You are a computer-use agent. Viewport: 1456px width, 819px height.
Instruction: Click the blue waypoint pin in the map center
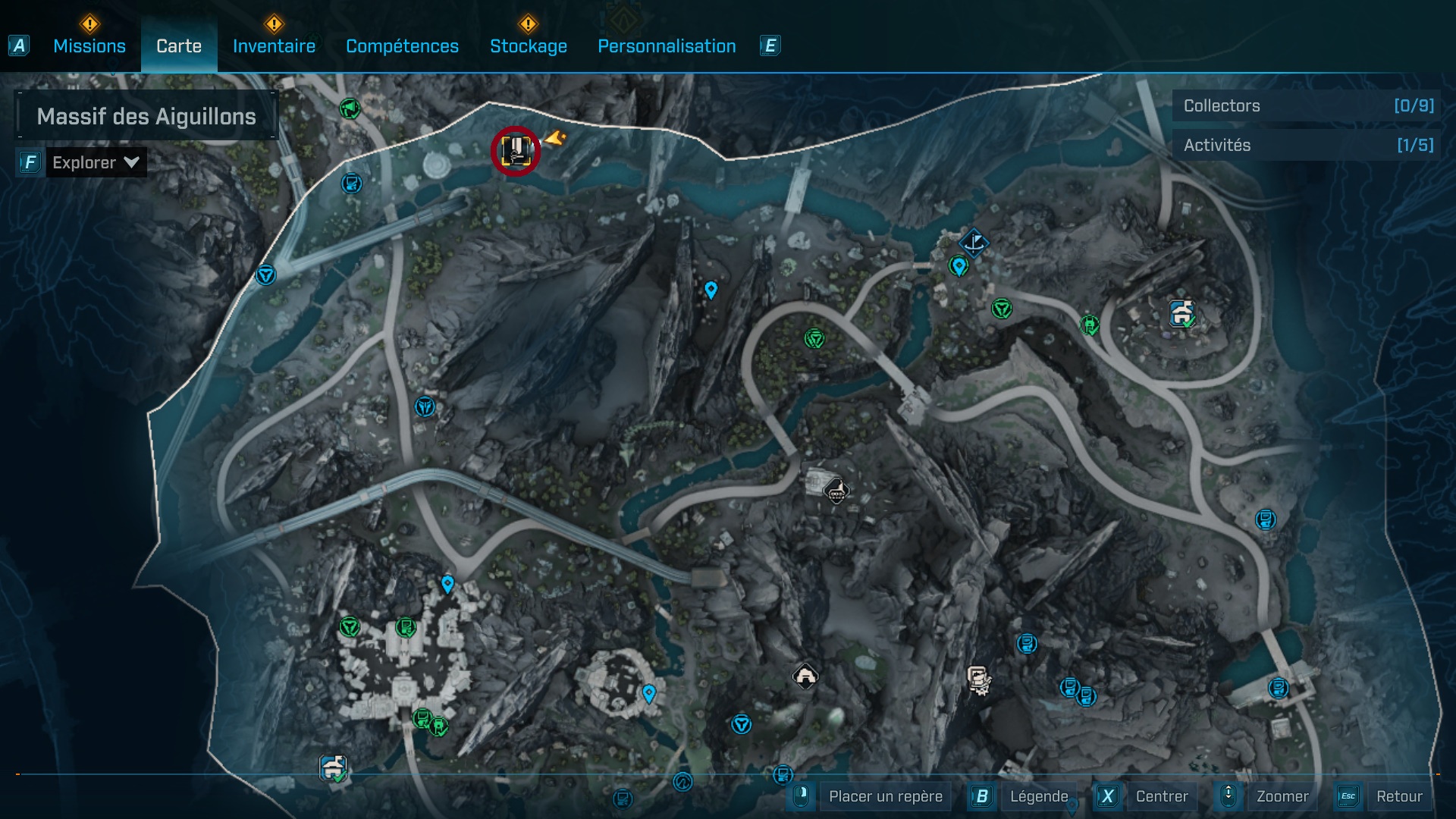pos(710,290)
